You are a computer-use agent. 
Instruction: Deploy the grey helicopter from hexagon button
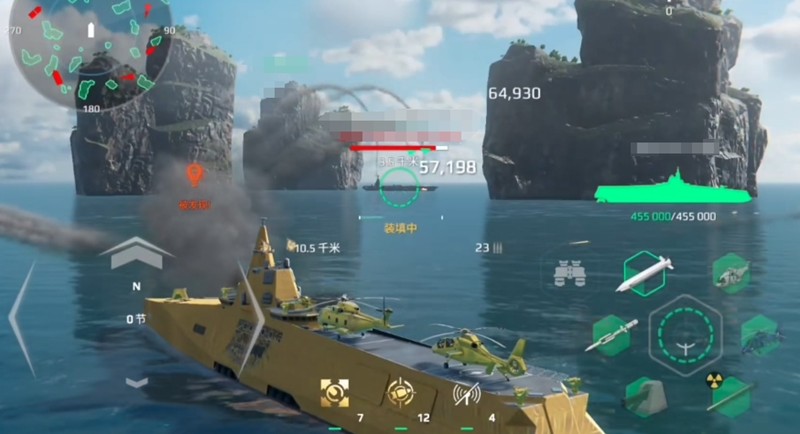[731, 272]
